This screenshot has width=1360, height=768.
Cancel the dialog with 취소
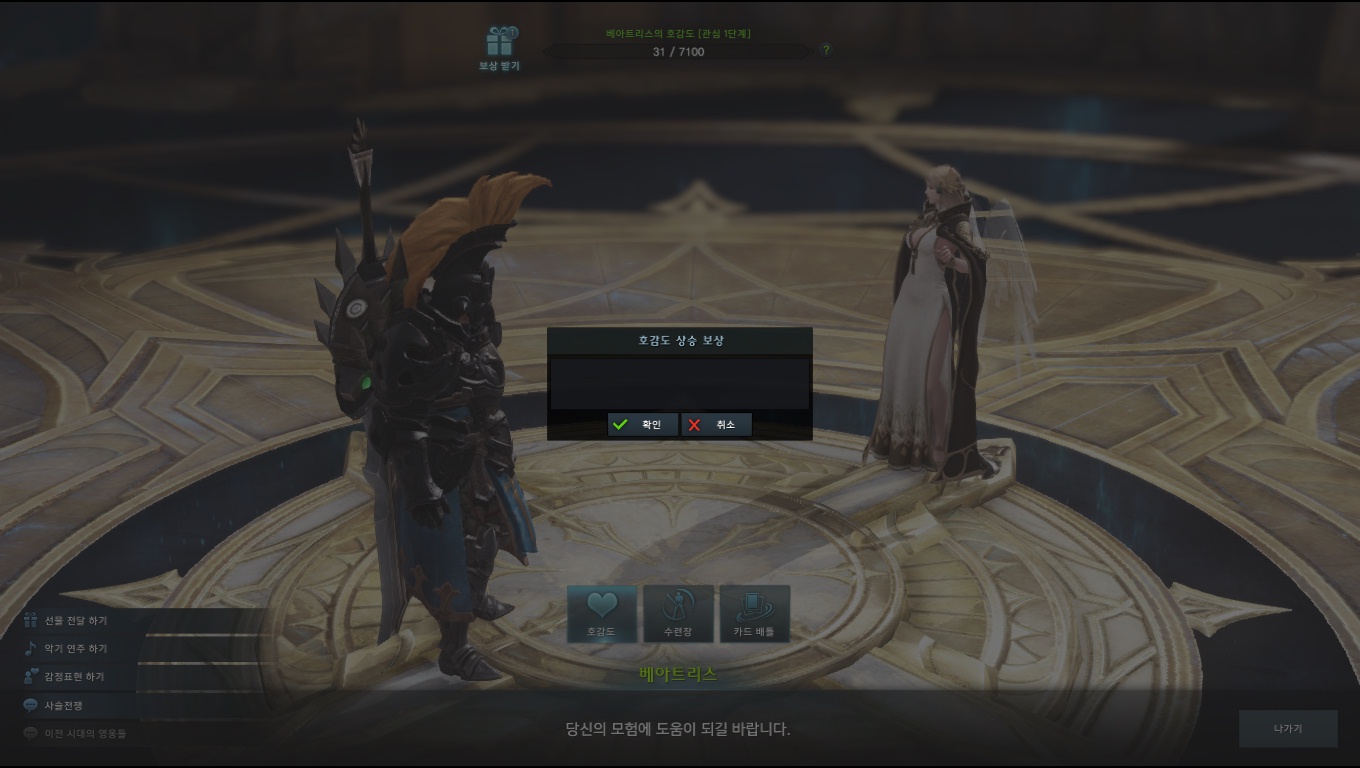(x=716, y=425)
